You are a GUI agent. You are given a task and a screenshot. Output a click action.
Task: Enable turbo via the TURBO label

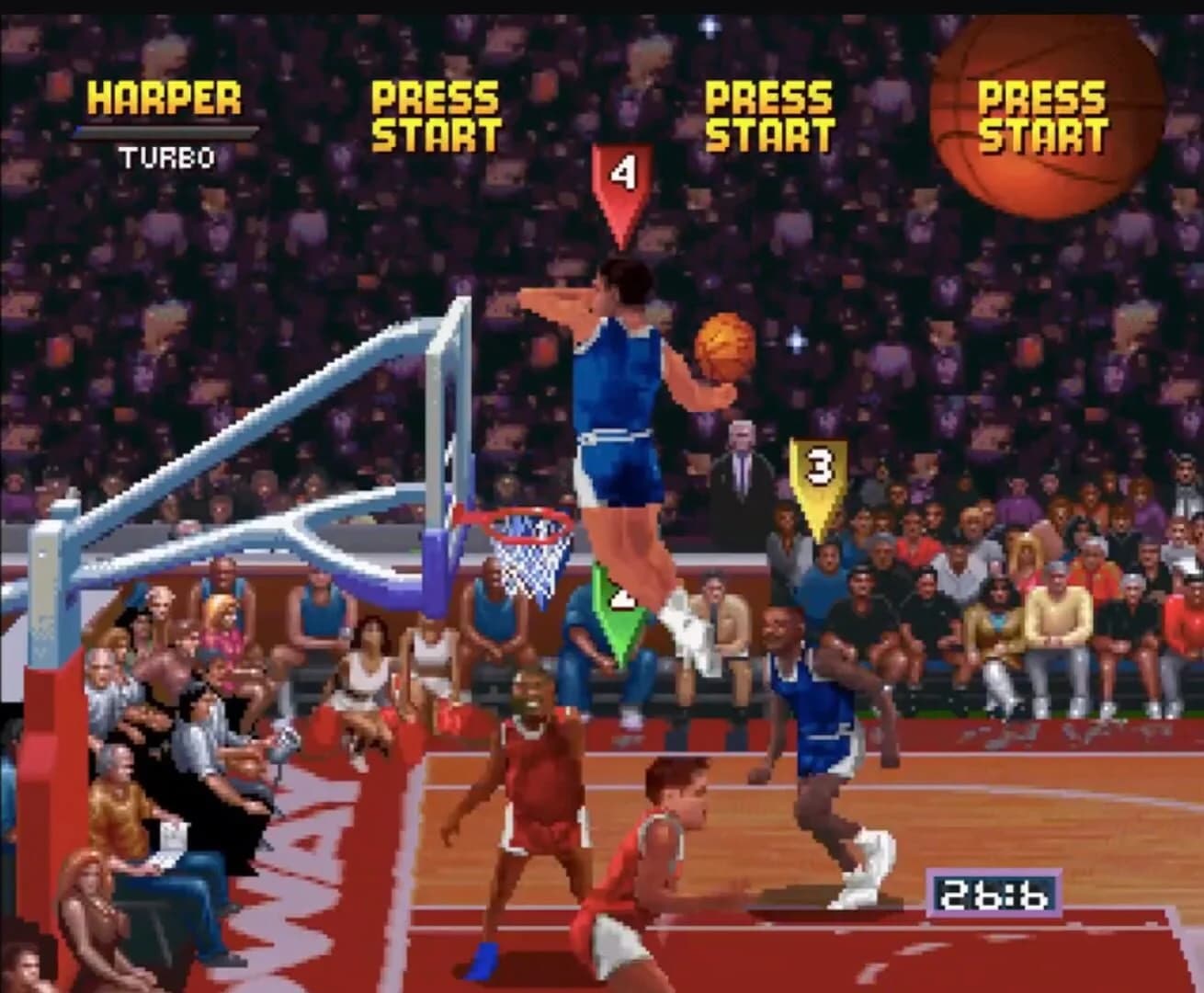click(165, 156)
